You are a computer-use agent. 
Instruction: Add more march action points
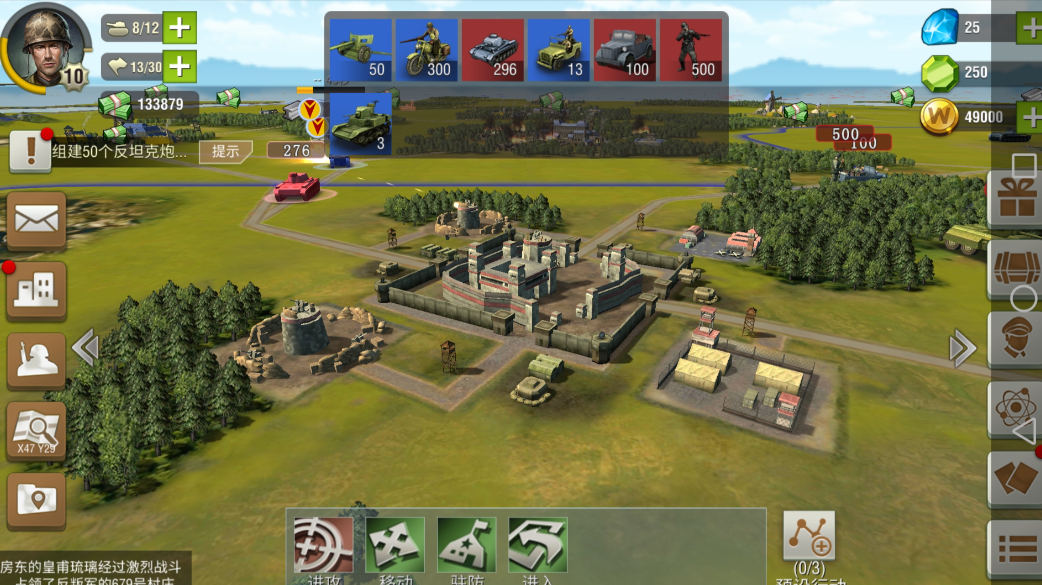click(x=179, y=67)
